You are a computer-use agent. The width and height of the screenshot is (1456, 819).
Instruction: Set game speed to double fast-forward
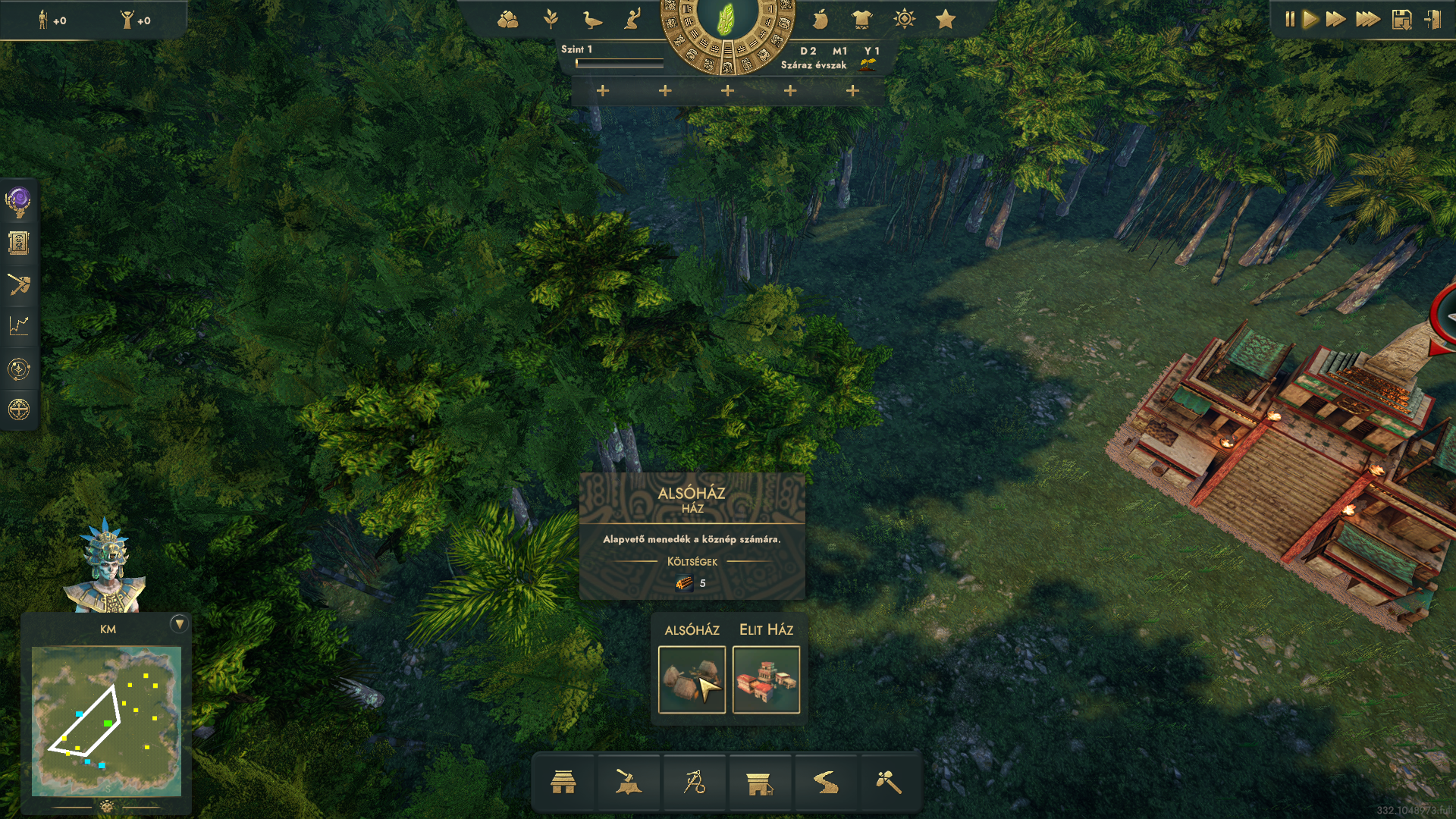tap(1335, 20)
